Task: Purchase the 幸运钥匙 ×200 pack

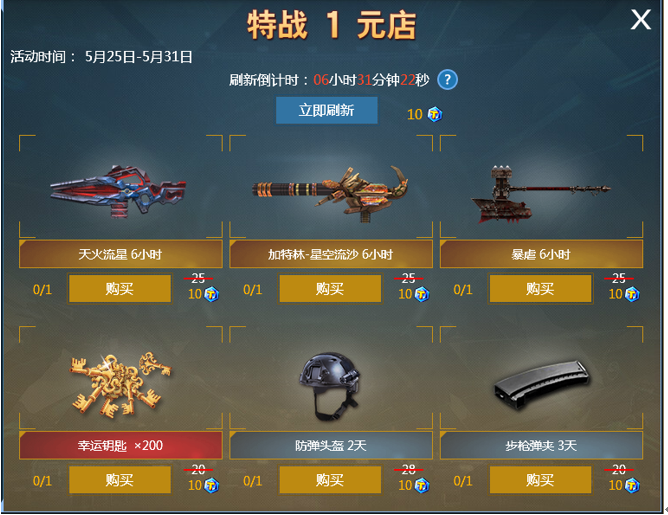Action: (x=120, y=480)
